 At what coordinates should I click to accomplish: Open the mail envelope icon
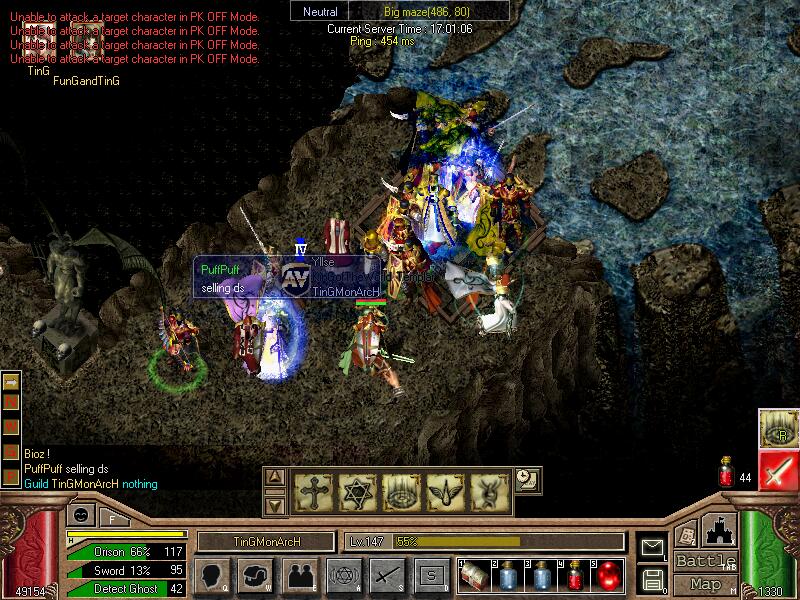[653, 547]
